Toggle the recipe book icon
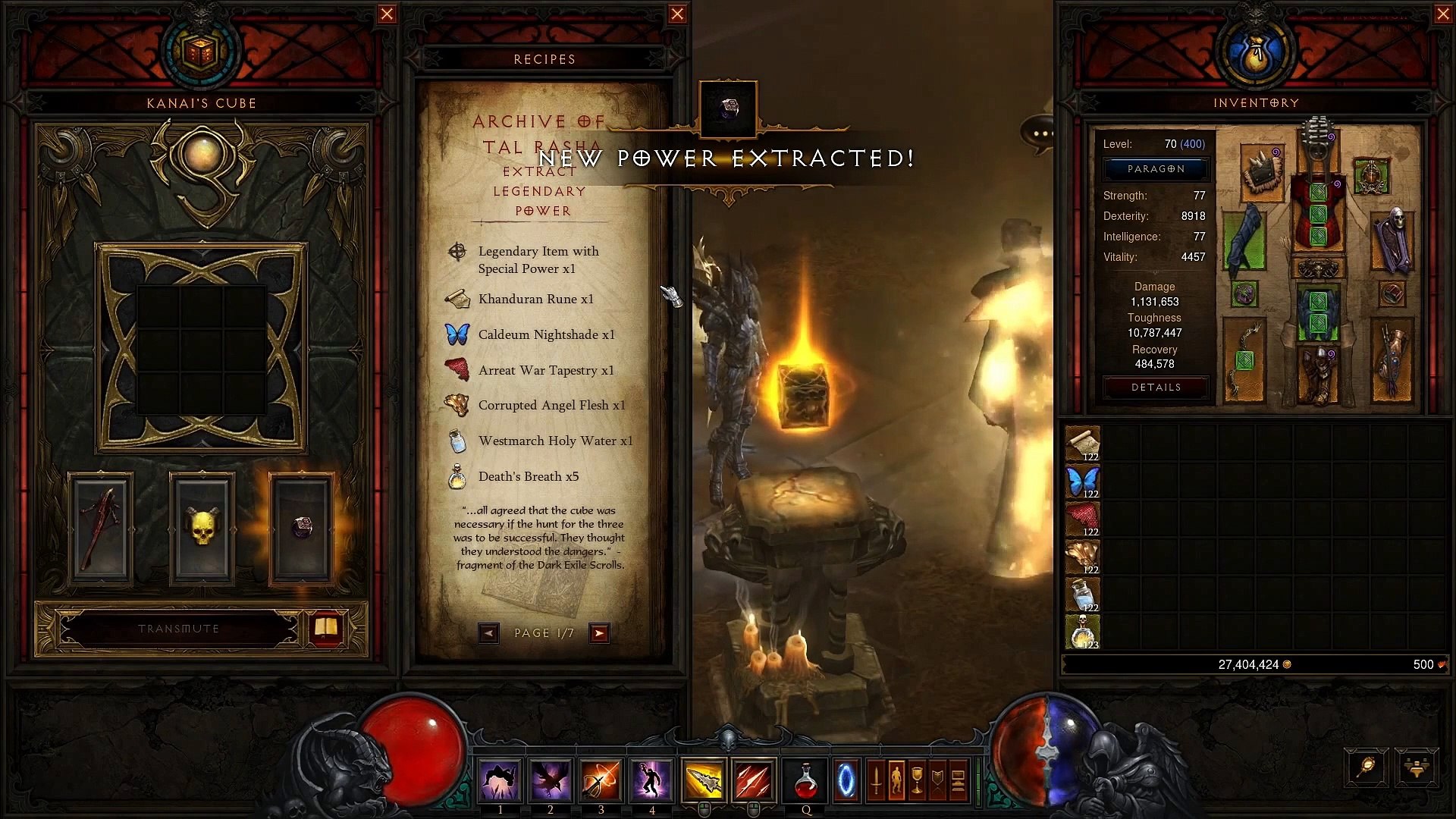The height and width of the screenshot is (819, 1456). (x=326, y=628)
